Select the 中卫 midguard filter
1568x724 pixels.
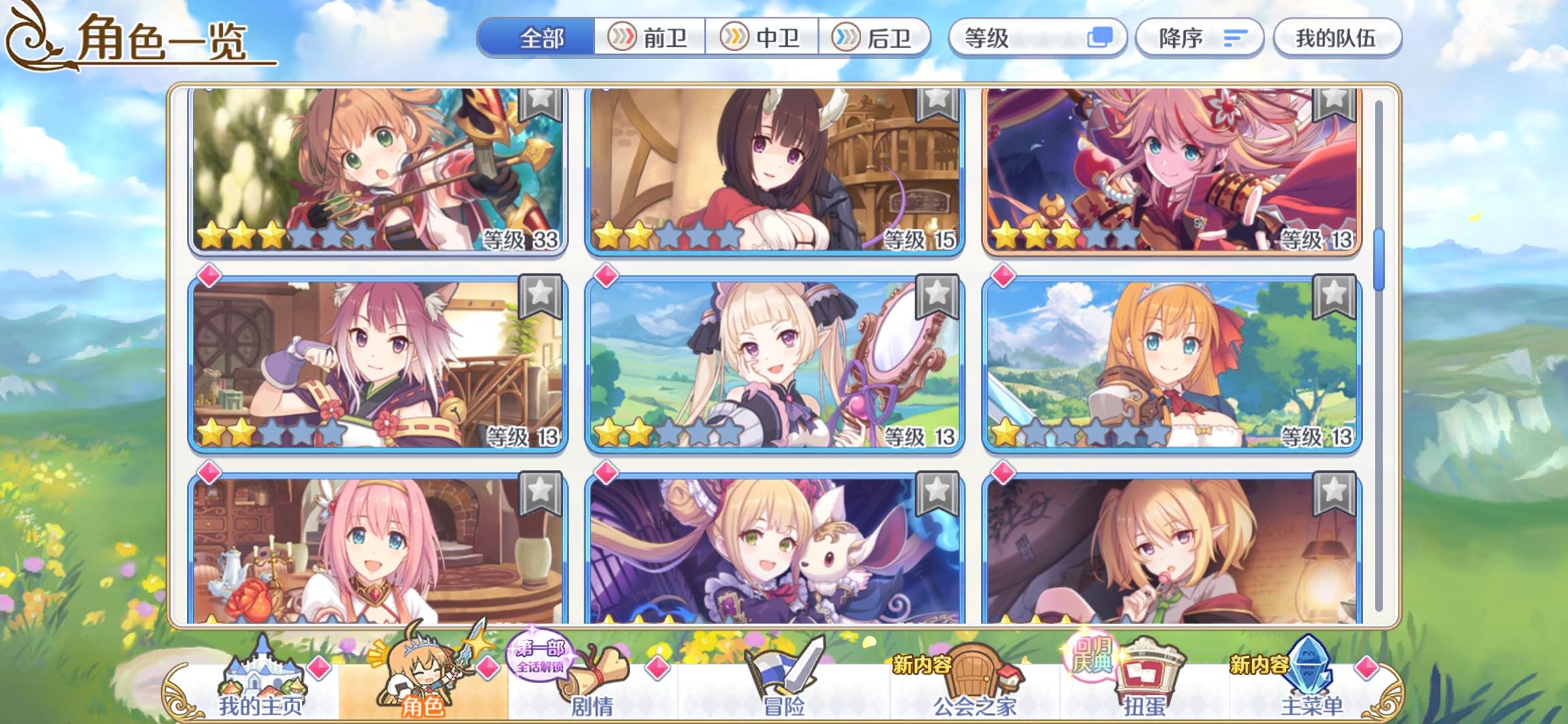pyautogui.click(x=764, y=38)
